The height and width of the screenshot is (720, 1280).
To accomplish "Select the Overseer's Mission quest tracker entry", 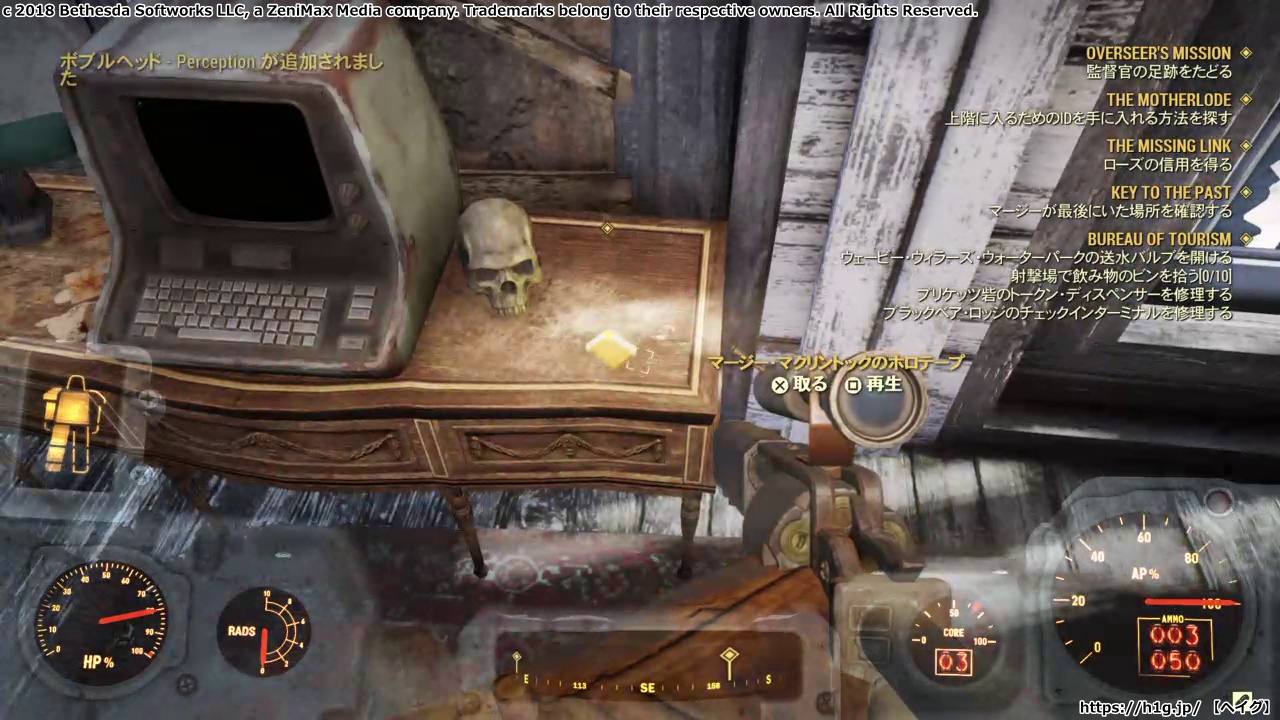I will point(1158,54).
